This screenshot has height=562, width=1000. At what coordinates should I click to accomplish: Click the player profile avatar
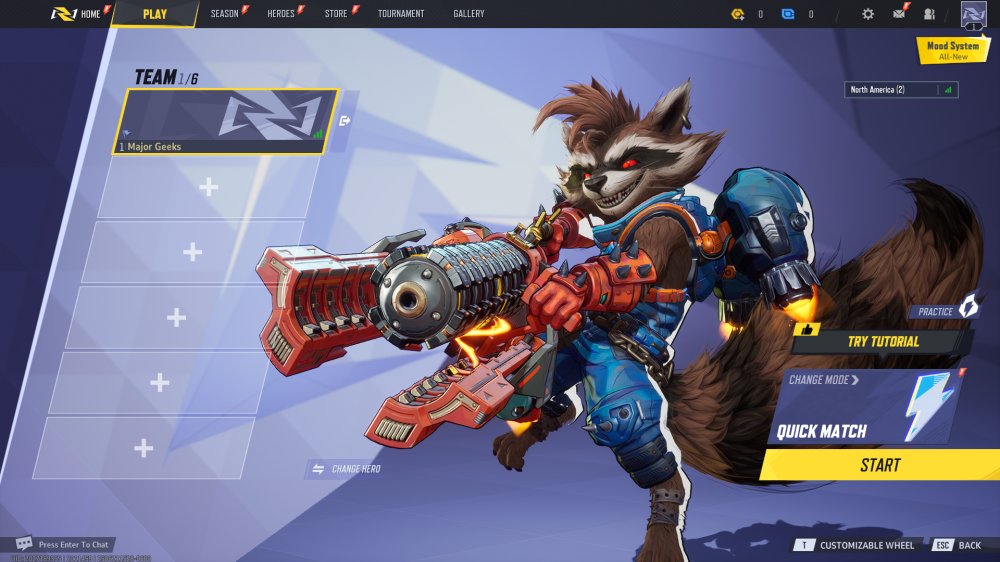coord(973,14)
